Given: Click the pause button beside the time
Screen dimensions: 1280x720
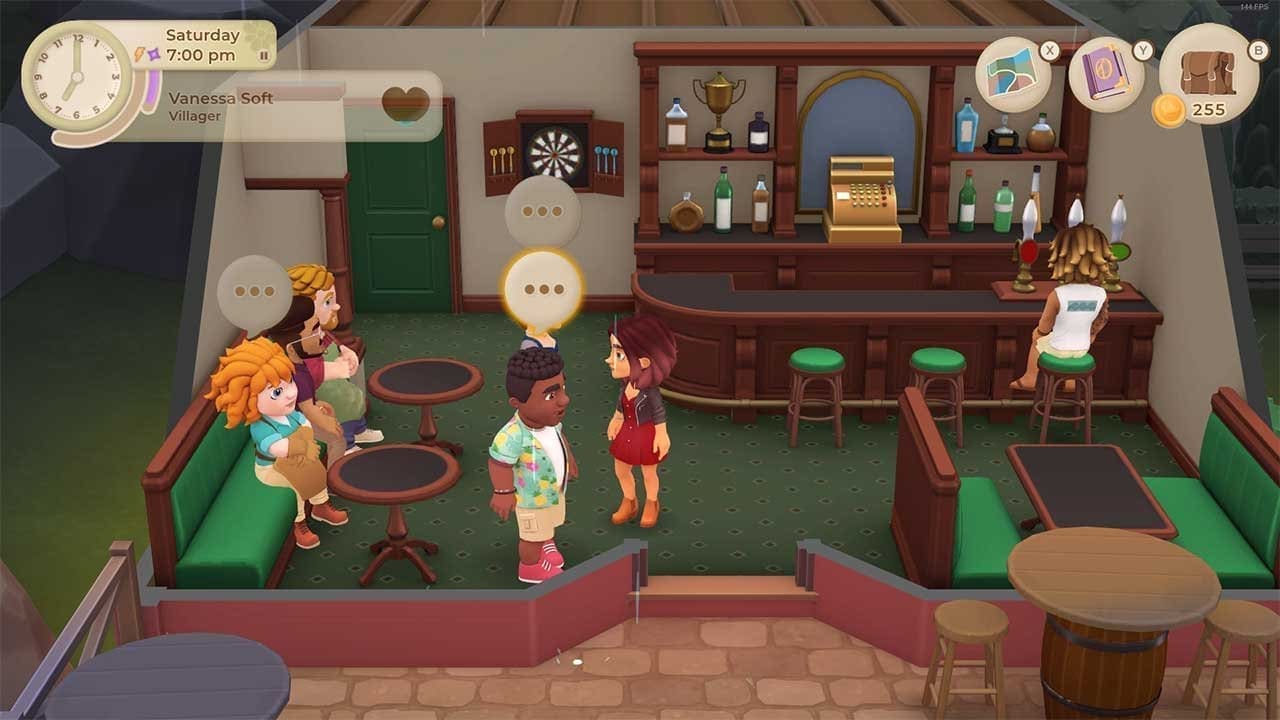Looking at the screenshot, I should coord(264,56).
